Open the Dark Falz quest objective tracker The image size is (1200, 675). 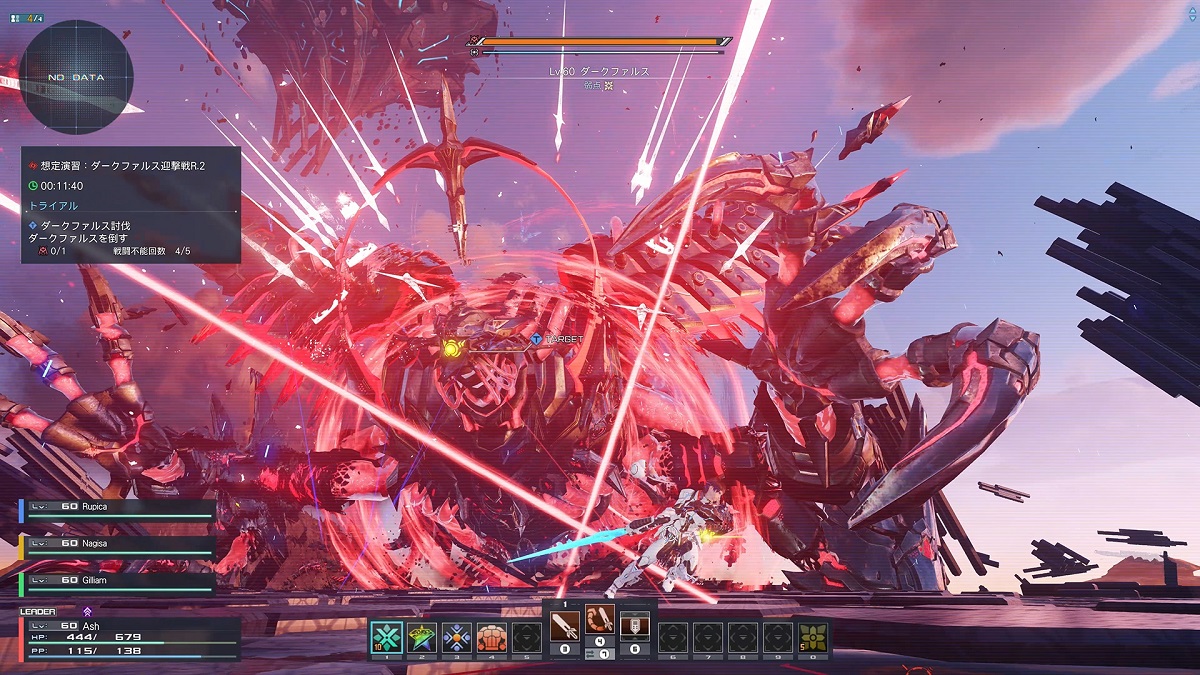tap(131, 205)
